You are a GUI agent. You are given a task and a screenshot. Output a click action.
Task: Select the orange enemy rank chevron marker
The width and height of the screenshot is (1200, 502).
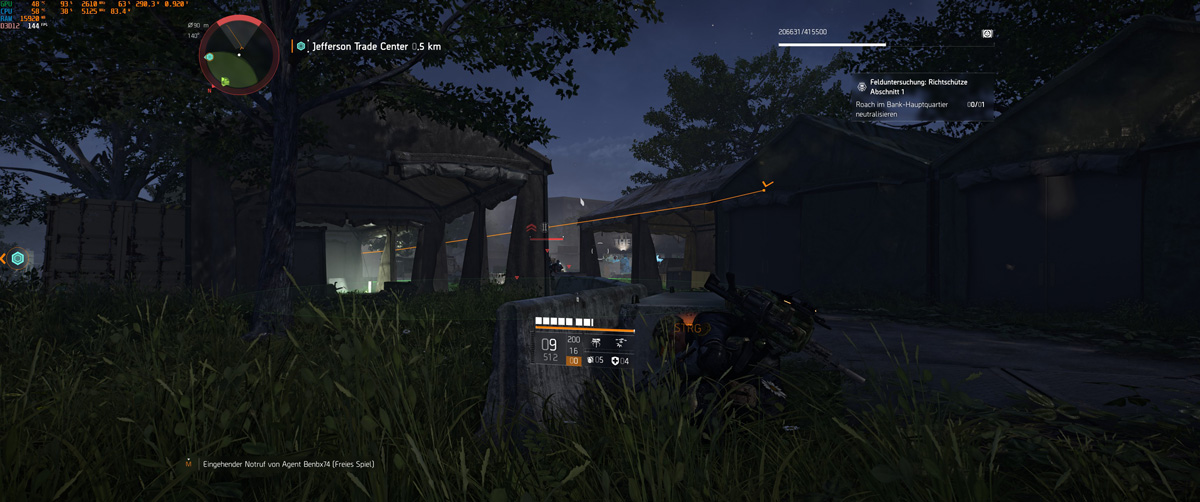(532, 229)
